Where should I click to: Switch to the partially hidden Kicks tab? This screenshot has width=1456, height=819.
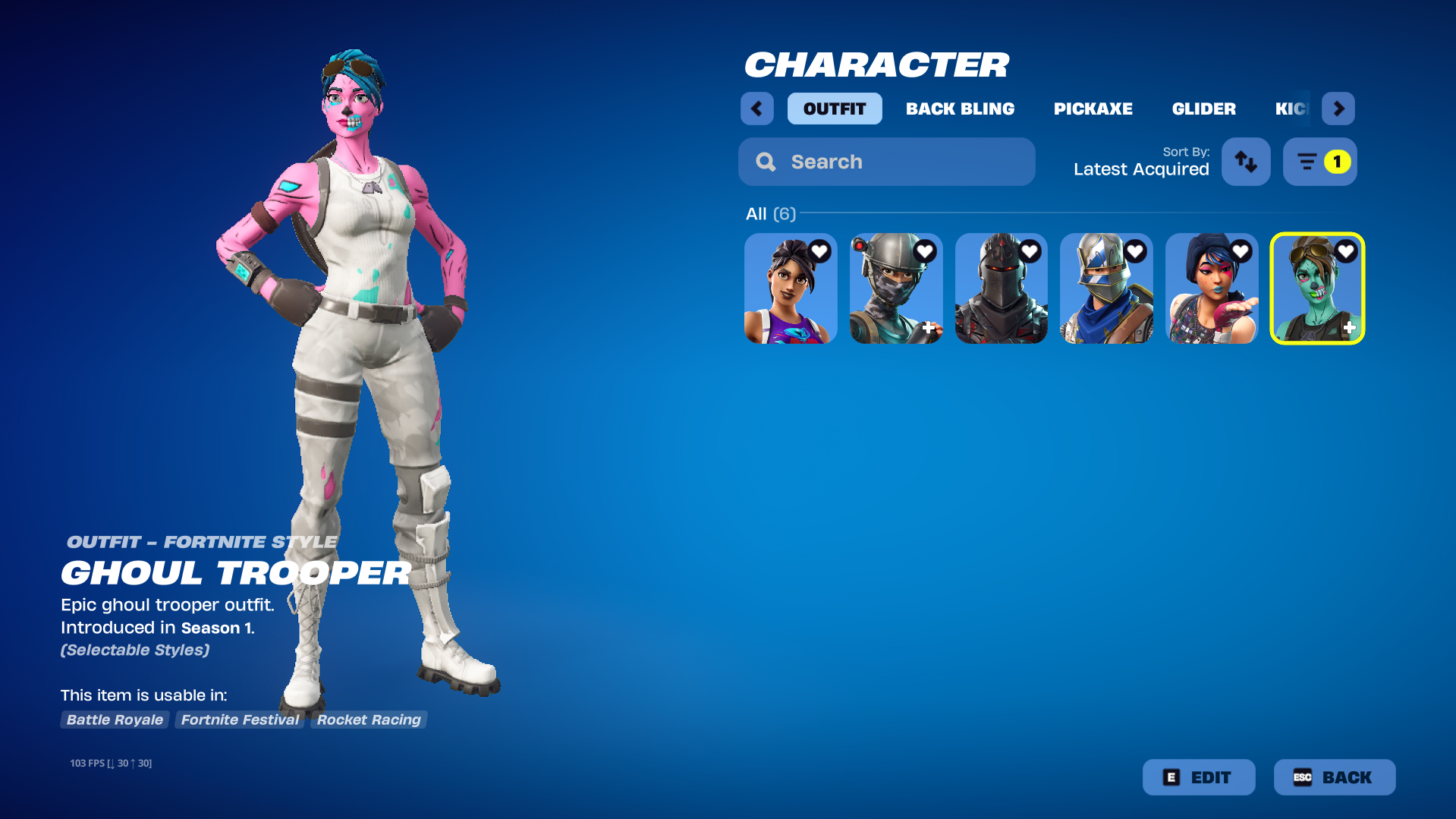[x=1291, y=109]
